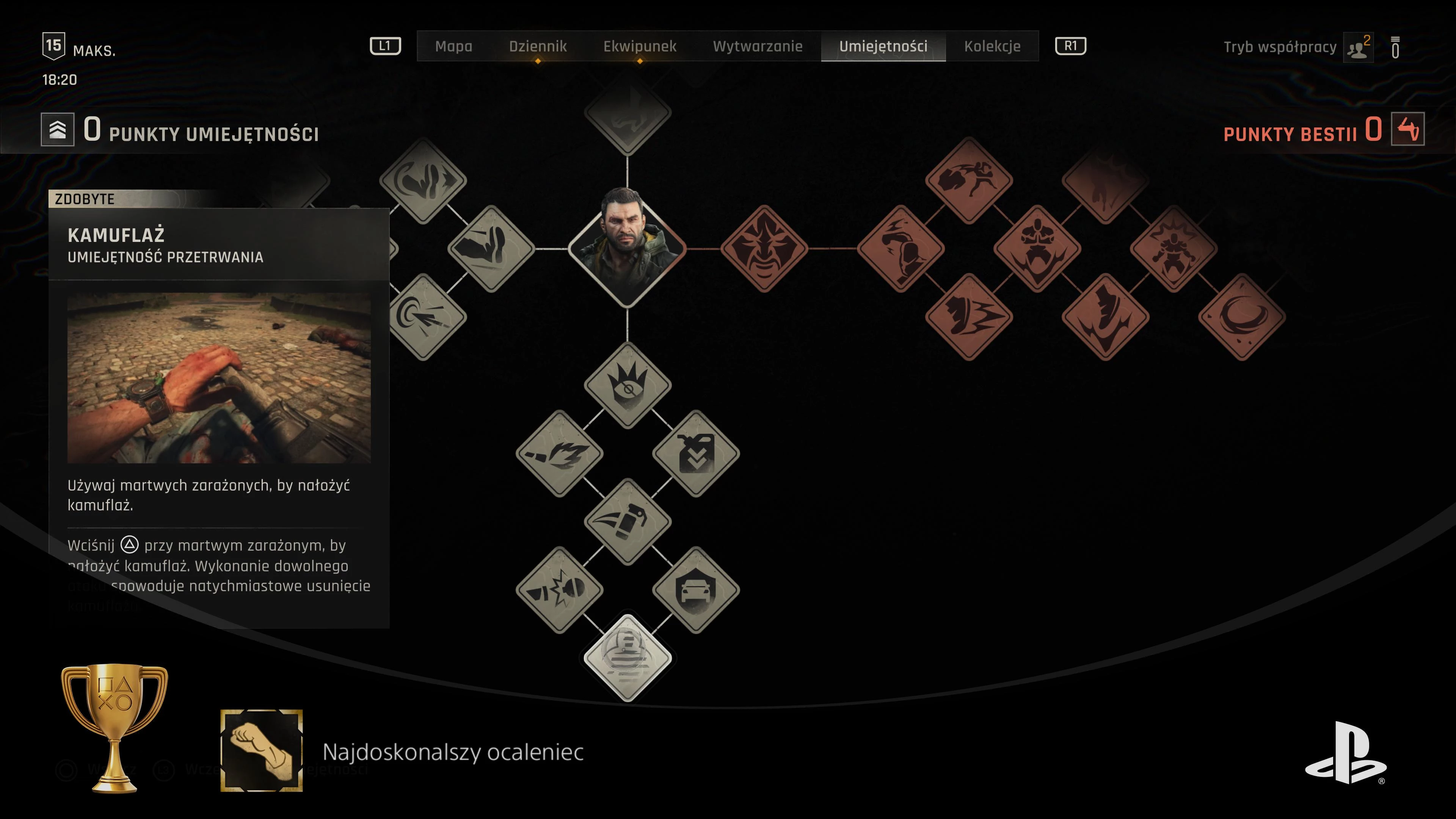Choose the flaming dart skill node
The image size is (1456, 819).
[x=559, y=453]
